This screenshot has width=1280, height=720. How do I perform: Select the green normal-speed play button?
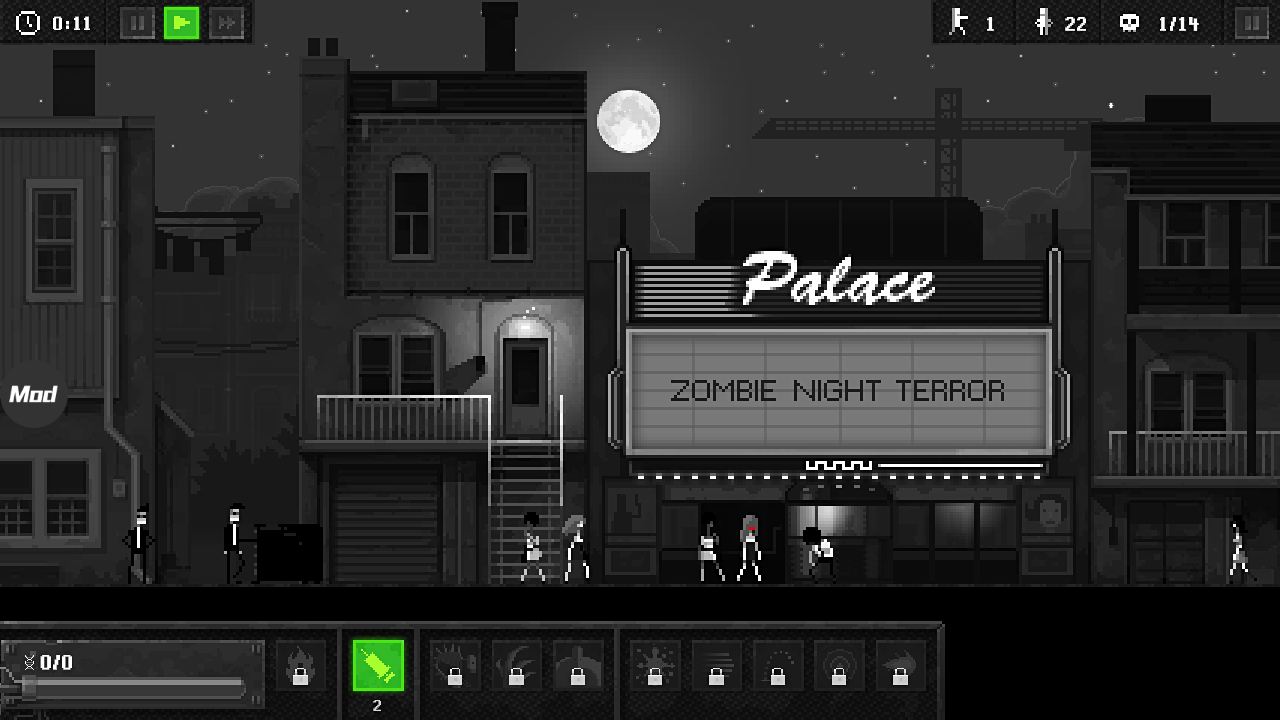point(181,23)
